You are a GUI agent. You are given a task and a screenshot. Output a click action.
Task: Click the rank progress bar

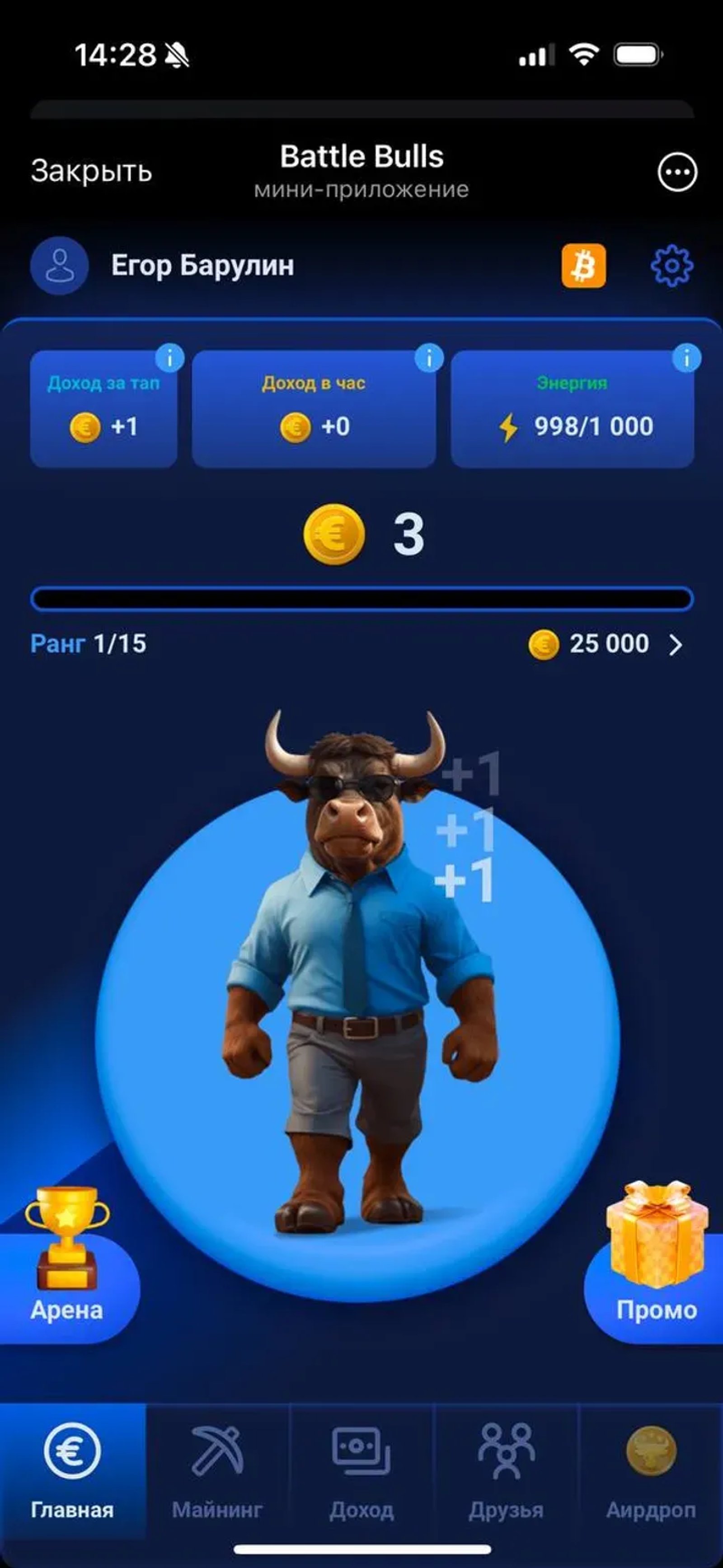(x=361, y=599)
